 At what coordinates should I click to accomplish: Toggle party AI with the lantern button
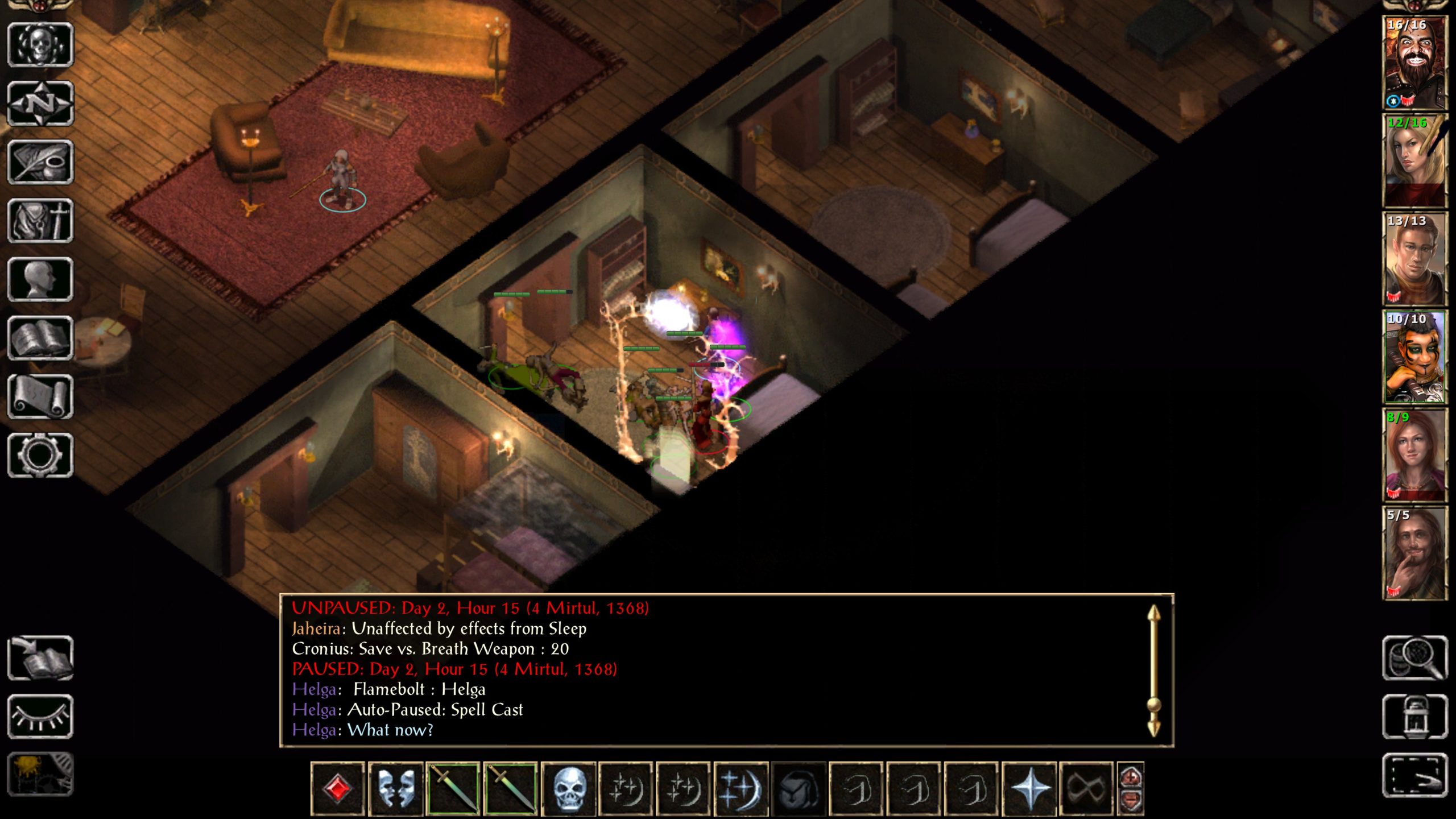pyautogui.click(x=1414, y=717)
